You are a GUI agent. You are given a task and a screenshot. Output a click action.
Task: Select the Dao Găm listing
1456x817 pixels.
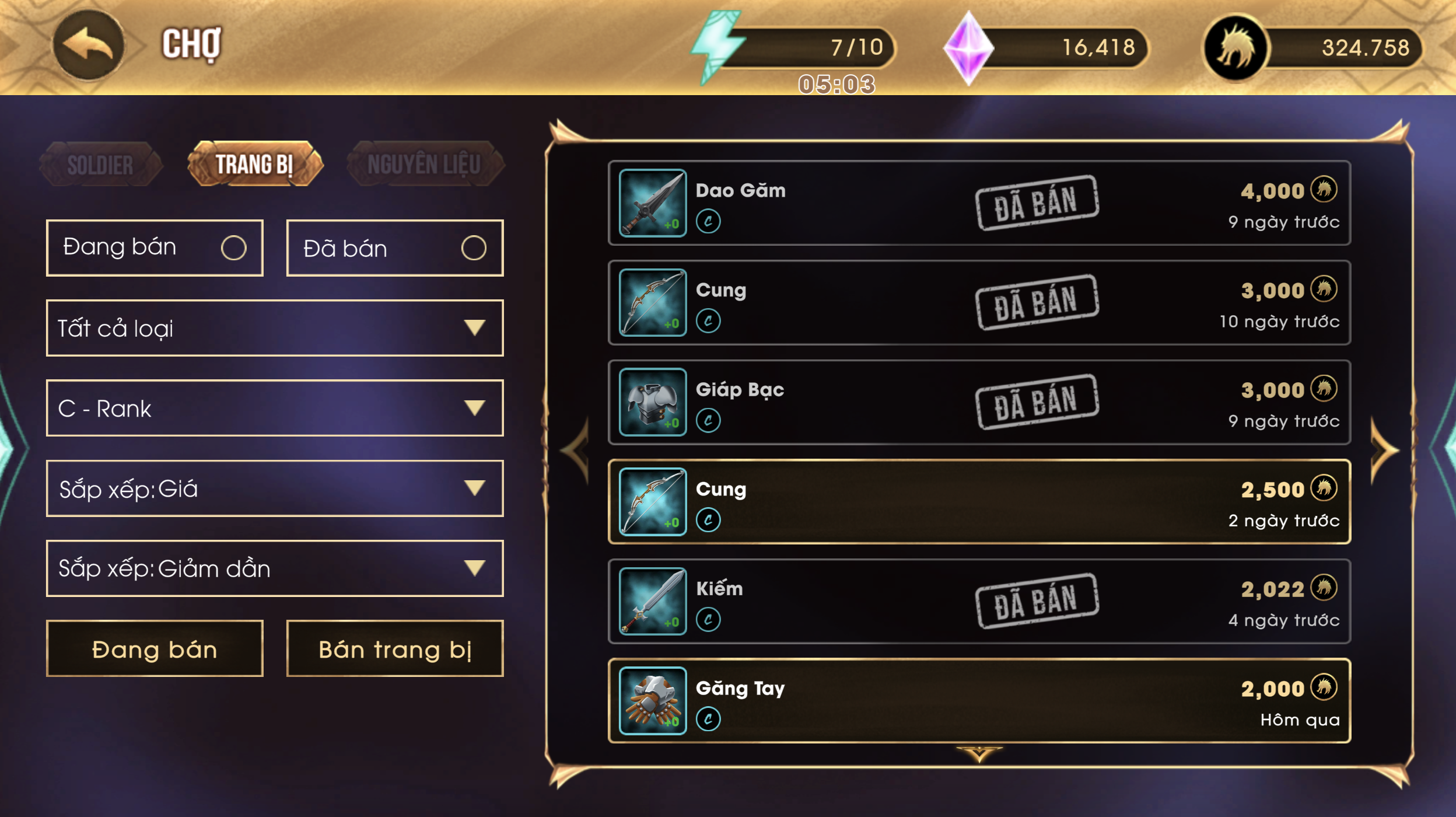click(979, 203)
